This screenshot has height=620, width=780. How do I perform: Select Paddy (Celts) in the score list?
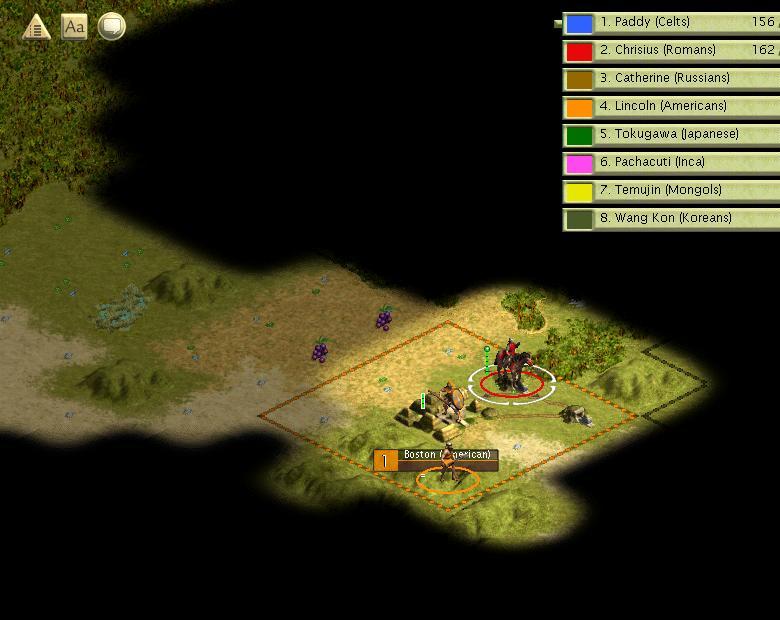[x=670, y=22]
